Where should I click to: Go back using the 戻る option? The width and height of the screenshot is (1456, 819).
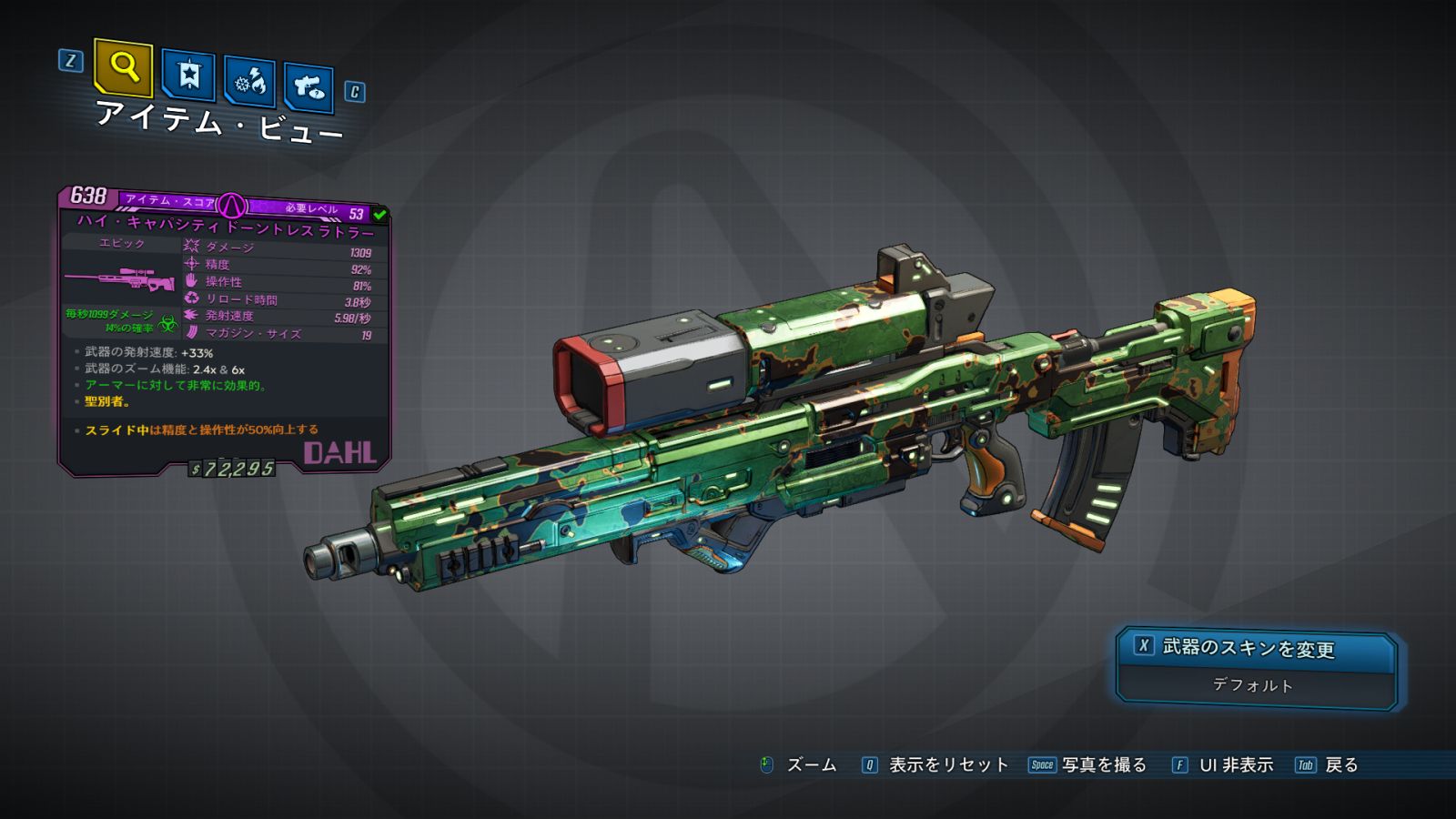(x=1327, y=765)
